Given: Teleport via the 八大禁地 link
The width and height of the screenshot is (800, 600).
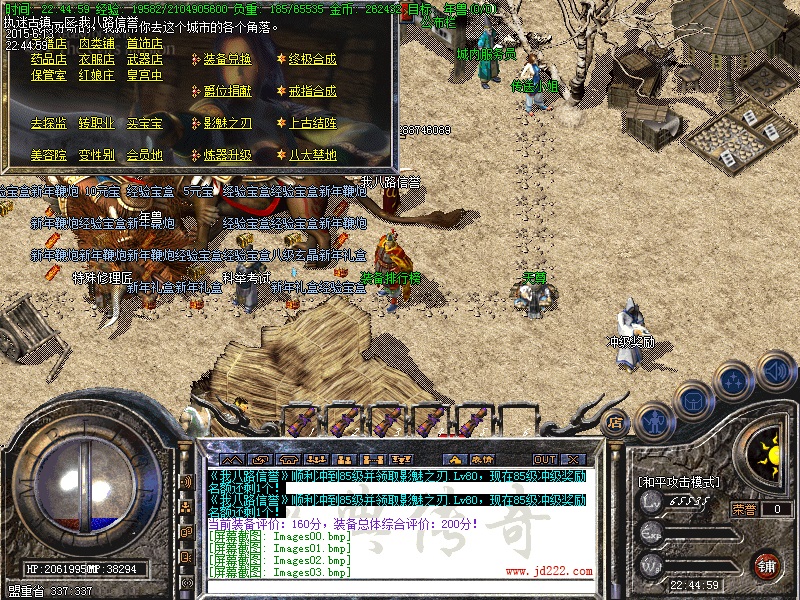Looking at the screenshot, I should pos(312,155).
